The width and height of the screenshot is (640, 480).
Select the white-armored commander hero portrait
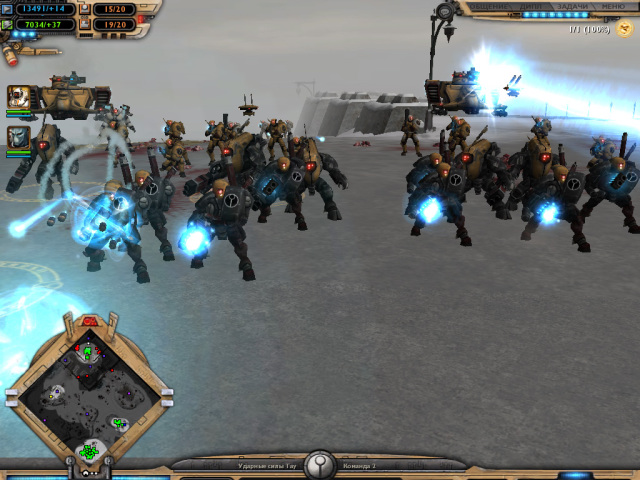pyautogui.click(x=18, y=97)
